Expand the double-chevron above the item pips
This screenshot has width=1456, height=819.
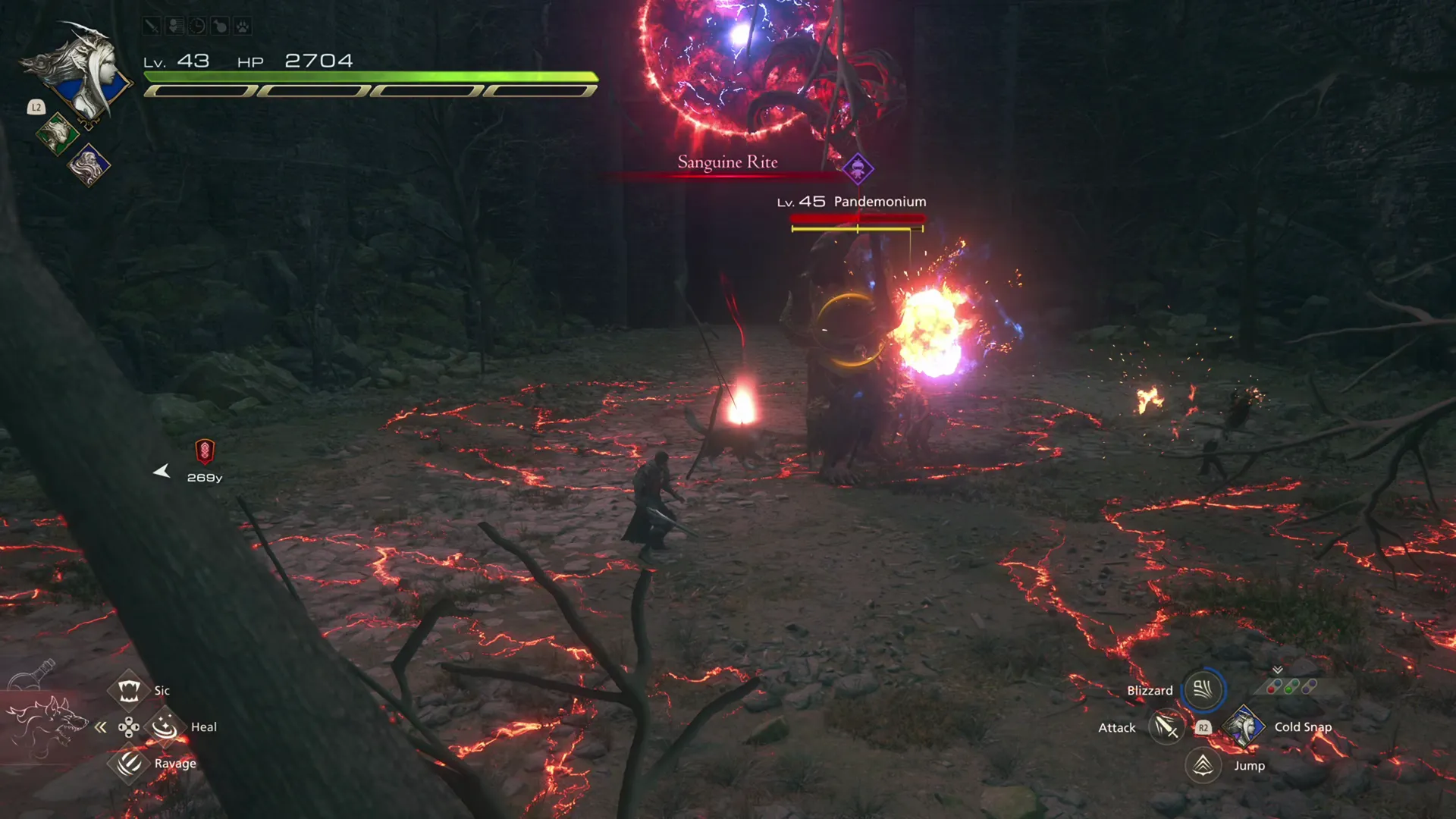1278,669
